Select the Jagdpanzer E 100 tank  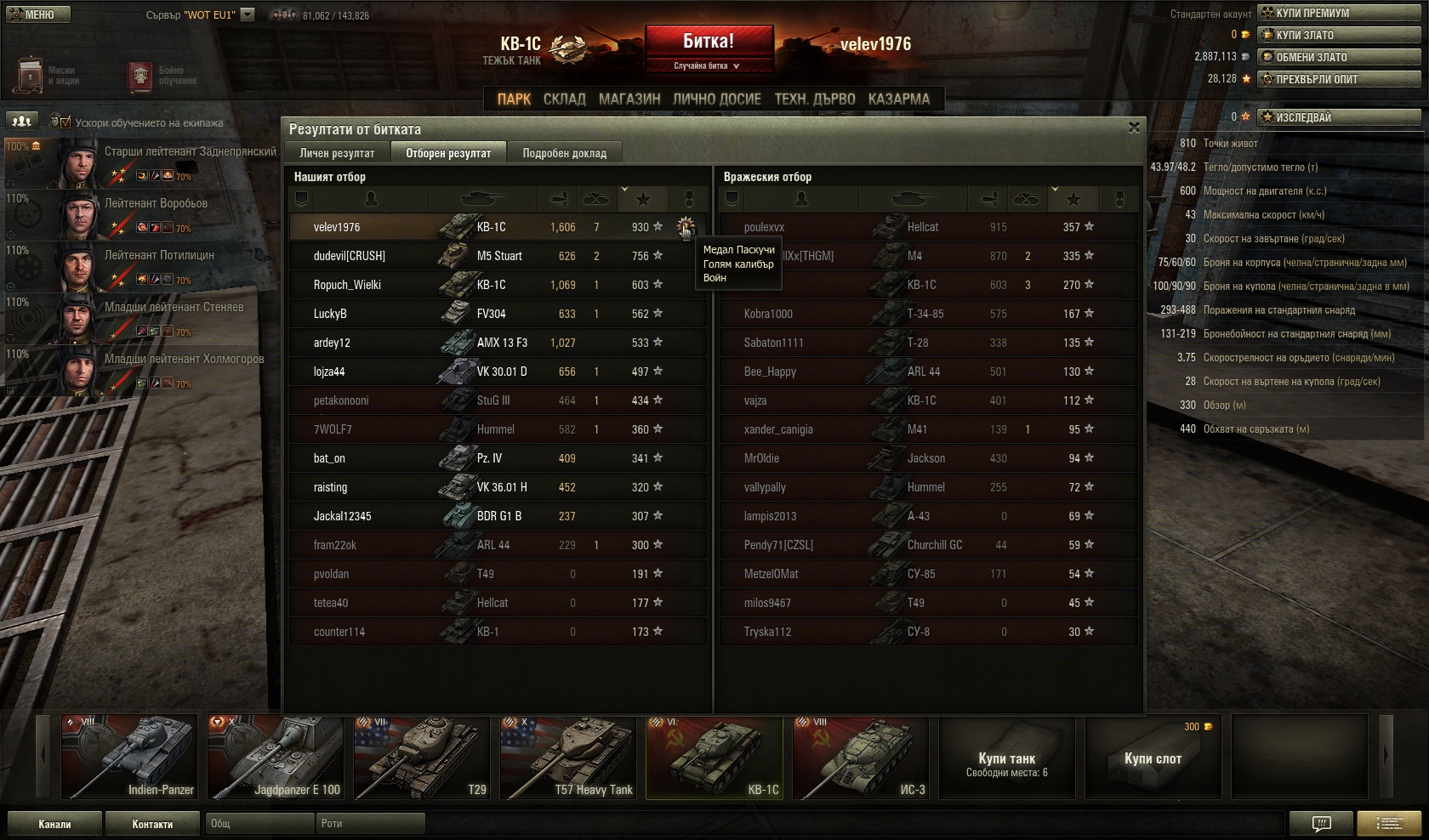tap(276, 758)
